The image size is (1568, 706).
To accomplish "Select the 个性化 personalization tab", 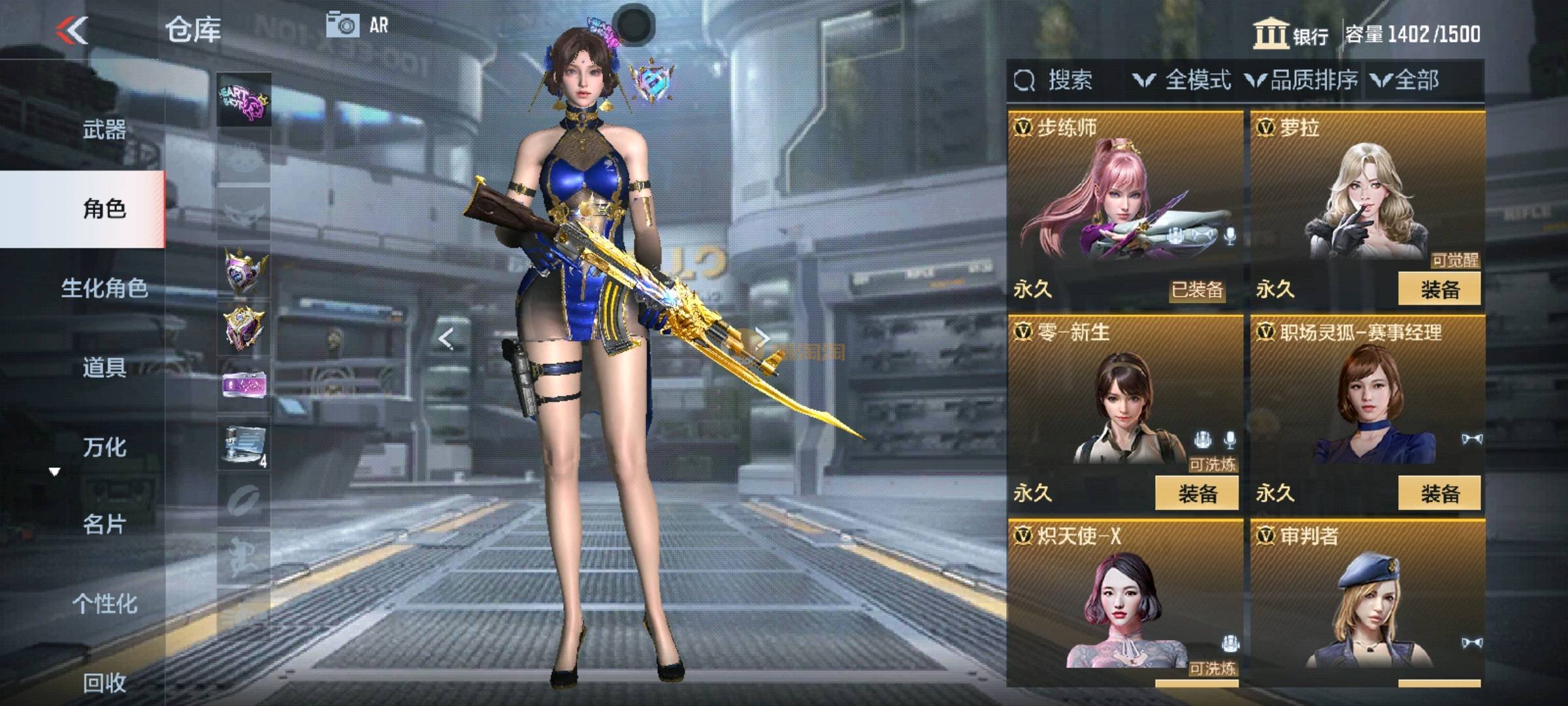I will pyautogui.click(x=104, y=603).
